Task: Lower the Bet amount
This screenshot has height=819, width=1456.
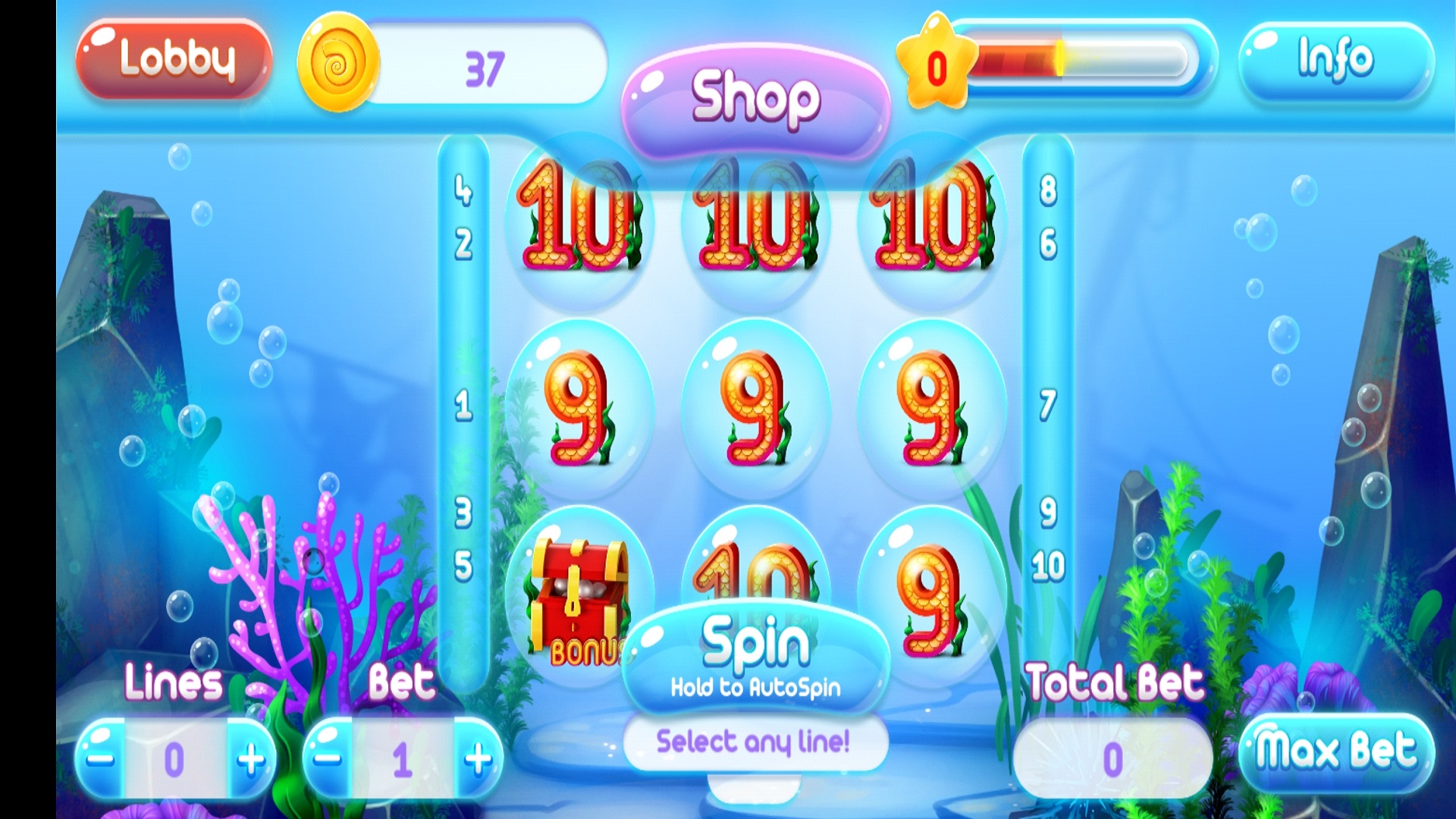Action: pyautogui.click(x=328, y=759)
